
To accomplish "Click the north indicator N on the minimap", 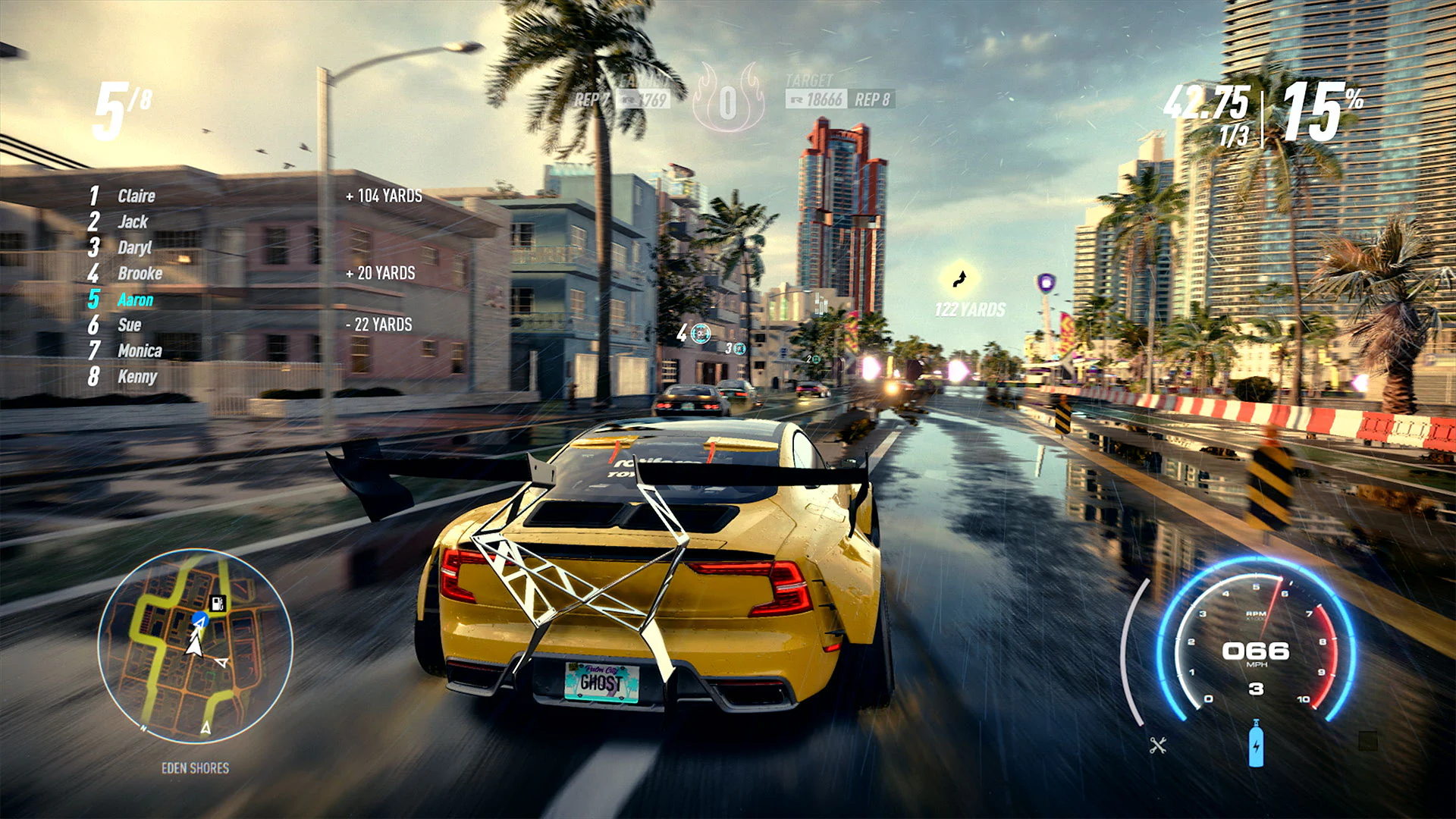I will pyautogui.click(x=144, y=728).
